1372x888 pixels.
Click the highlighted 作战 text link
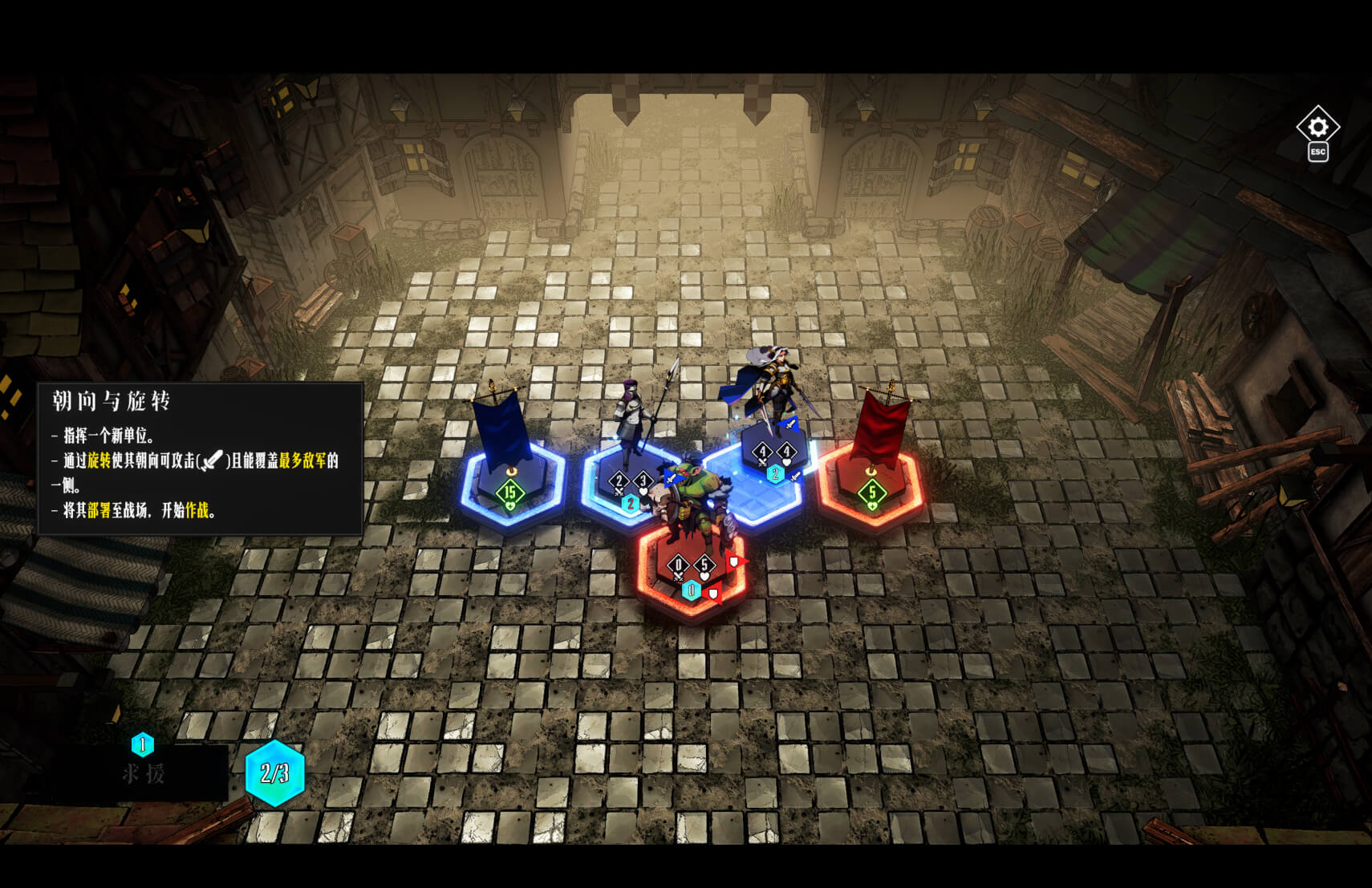[x=197, y=510]
